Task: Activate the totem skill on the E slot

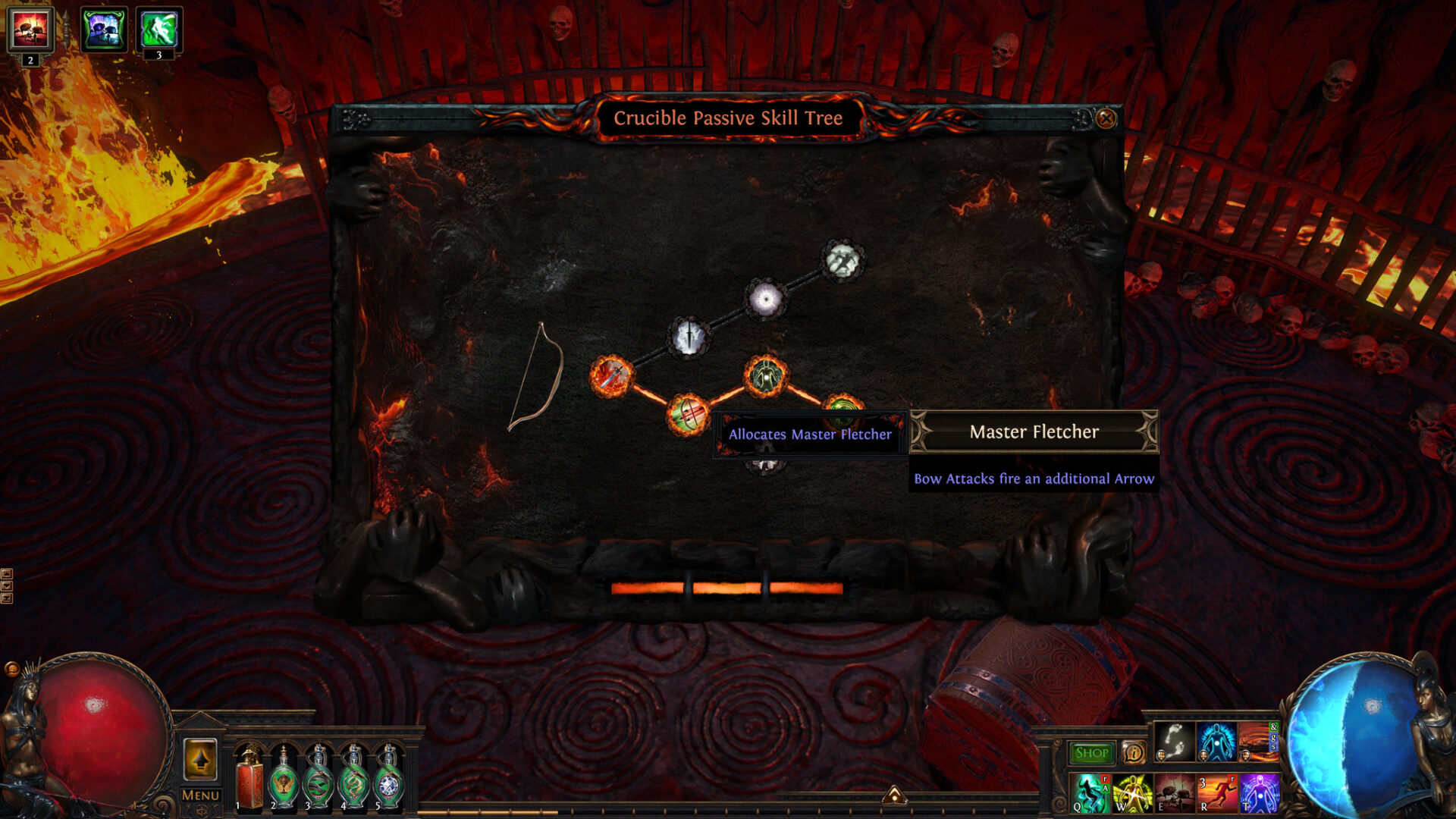Action: tap(1174, 794)
